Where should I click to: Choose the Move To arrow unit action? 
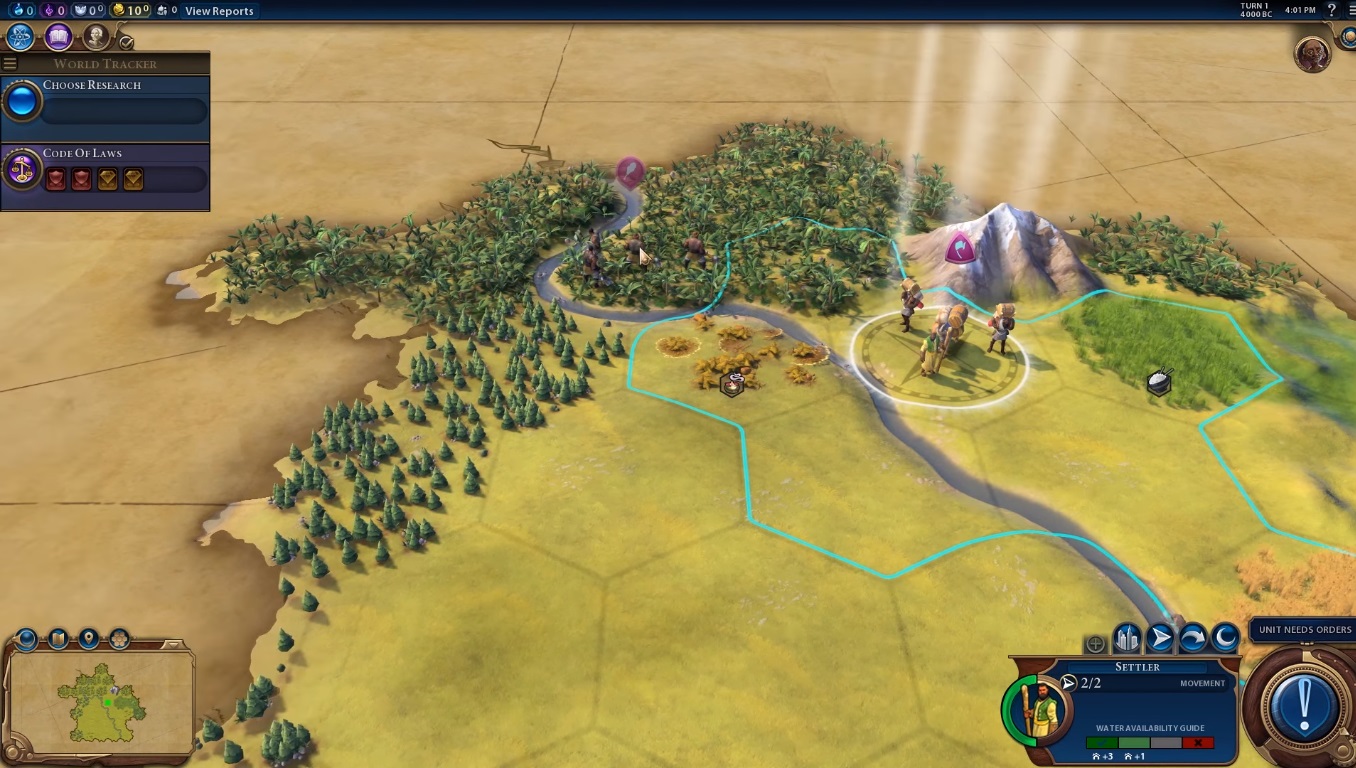[x=1160, y=637]
